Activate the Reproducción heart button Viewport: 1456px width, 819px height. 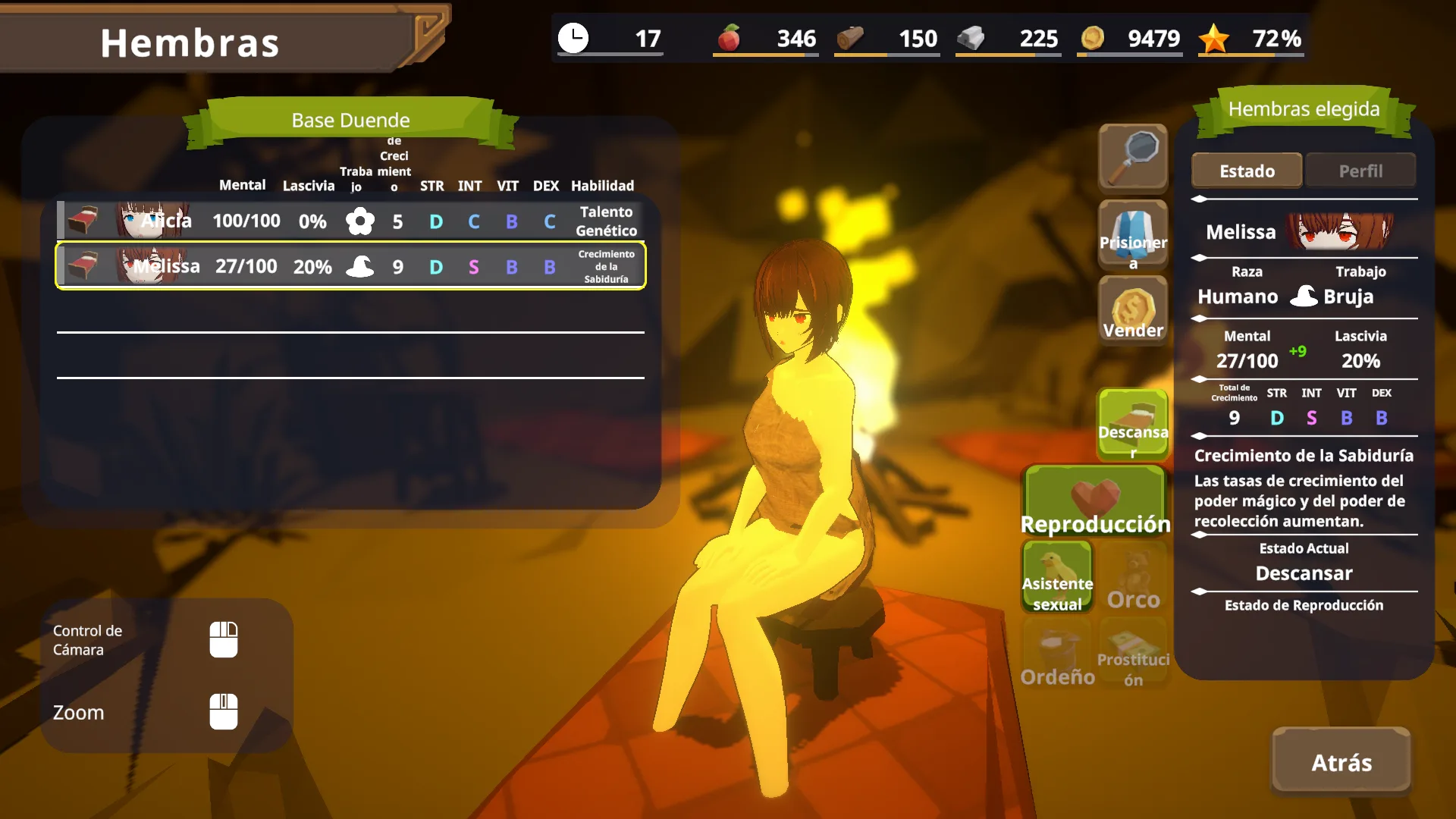tap(1095, 500)
